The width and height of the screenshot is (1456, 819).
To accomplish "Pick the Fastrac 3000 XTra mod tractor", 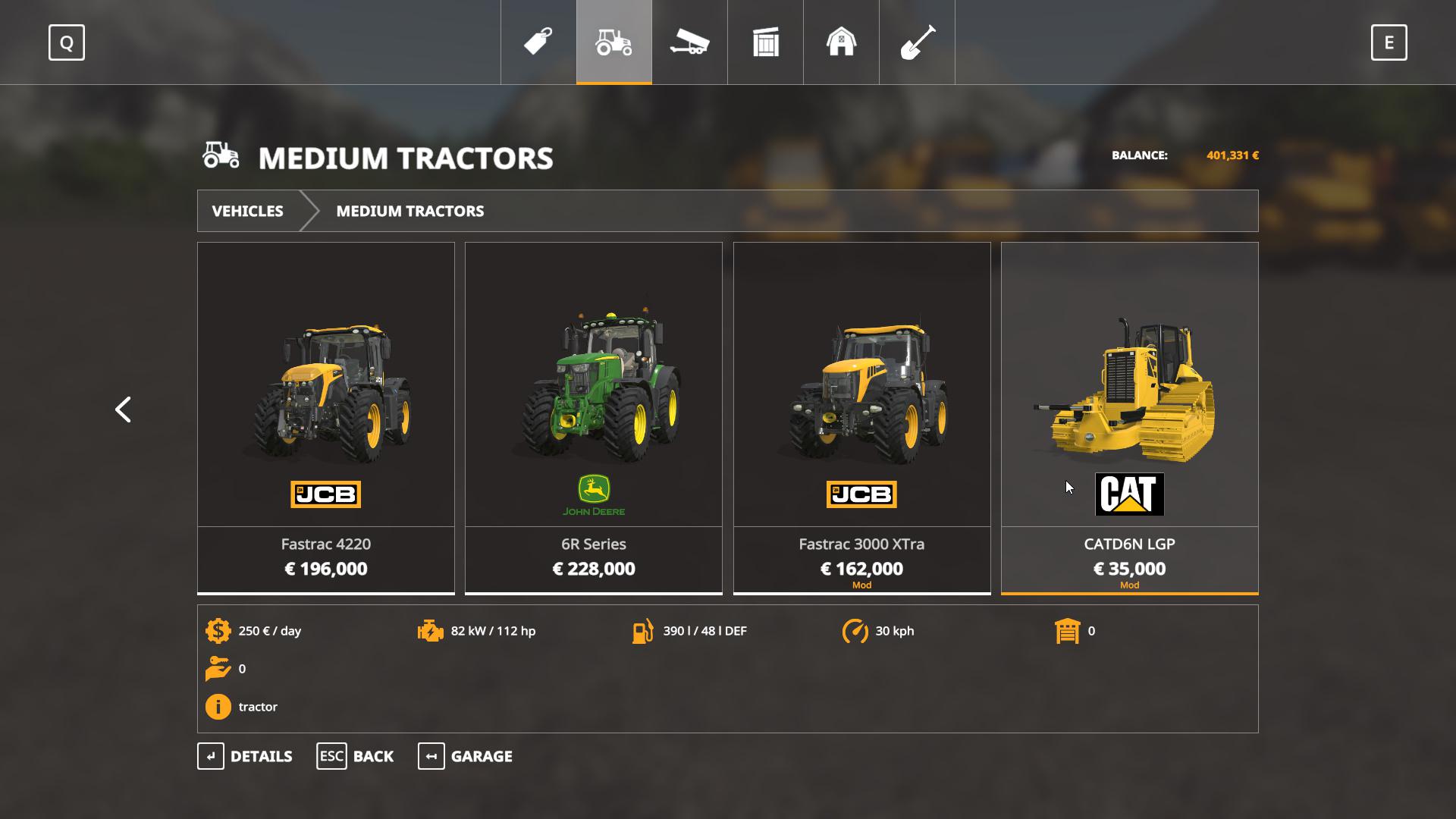I will point(861,417).
